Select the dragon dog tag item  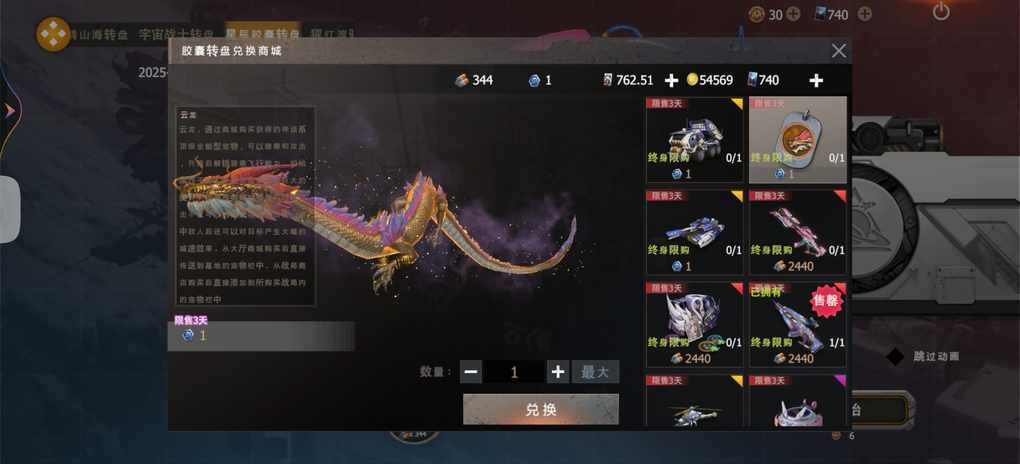point(797,140)
